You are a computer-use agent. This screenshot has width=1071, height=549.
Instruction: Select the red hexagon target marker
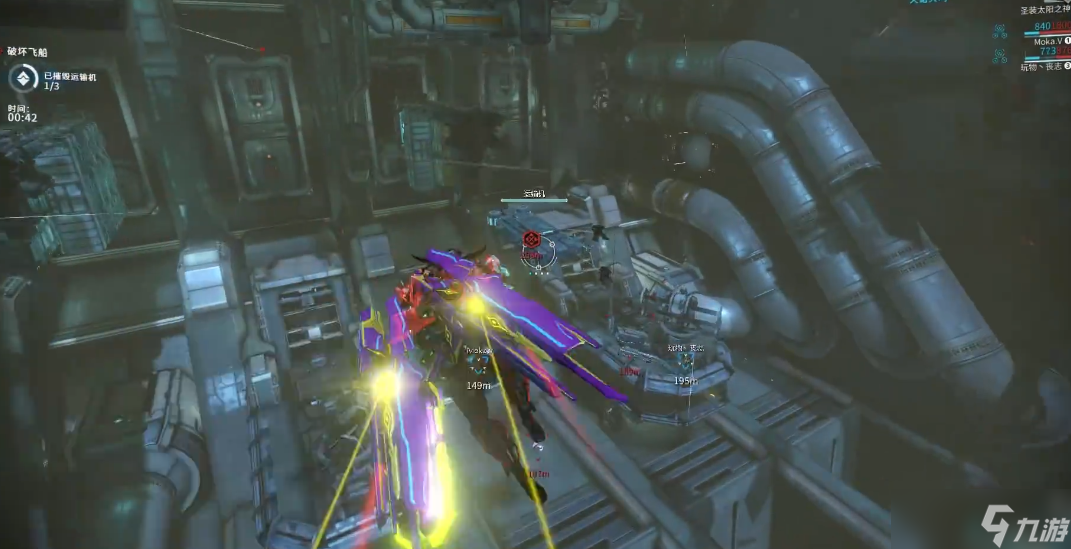pos(532,240)
